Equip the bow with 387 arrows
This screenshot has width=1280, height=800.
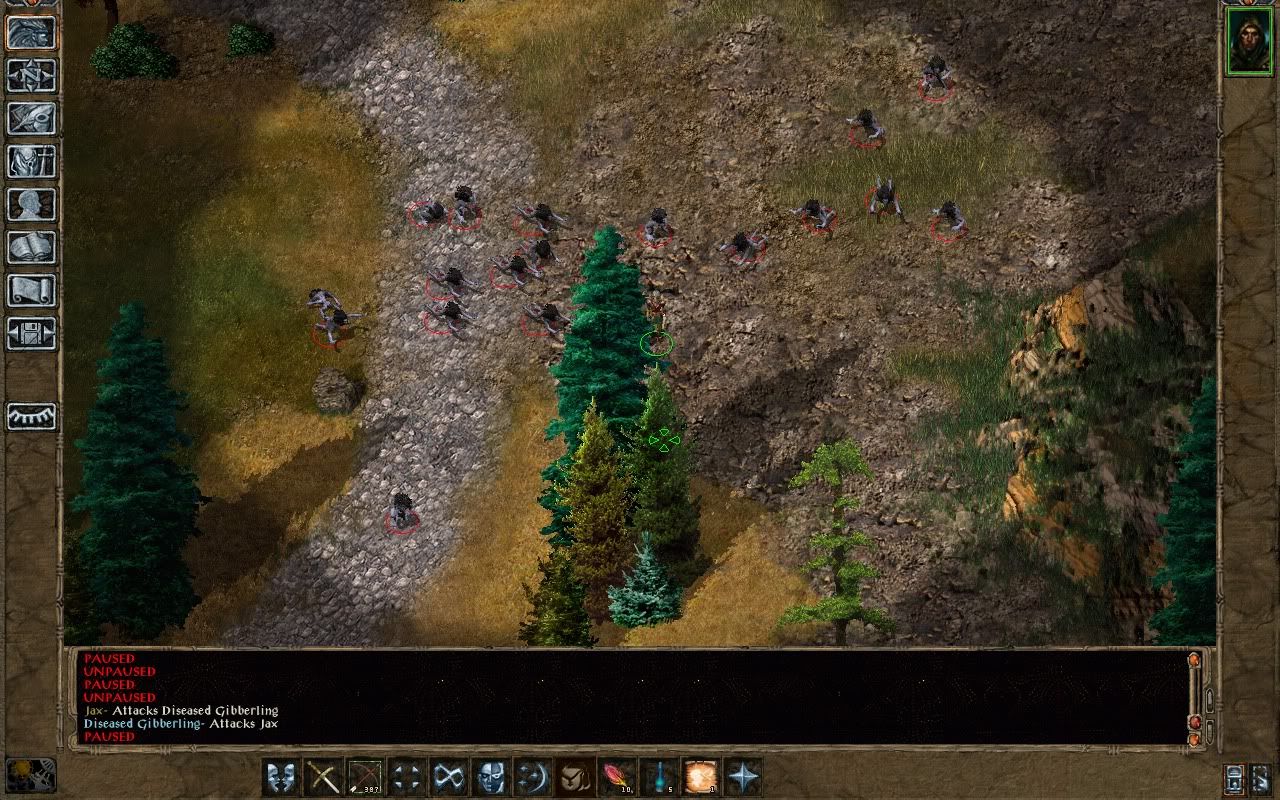coord(365,776)
